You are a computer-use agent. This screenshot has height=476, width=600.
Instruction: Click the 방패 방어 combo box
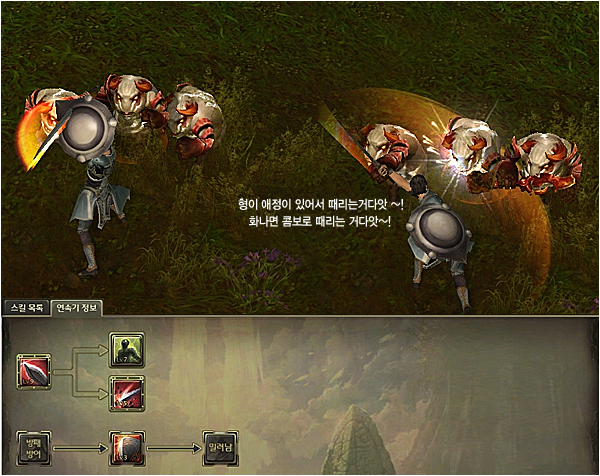pyautogui.click(x=34, y=448)
